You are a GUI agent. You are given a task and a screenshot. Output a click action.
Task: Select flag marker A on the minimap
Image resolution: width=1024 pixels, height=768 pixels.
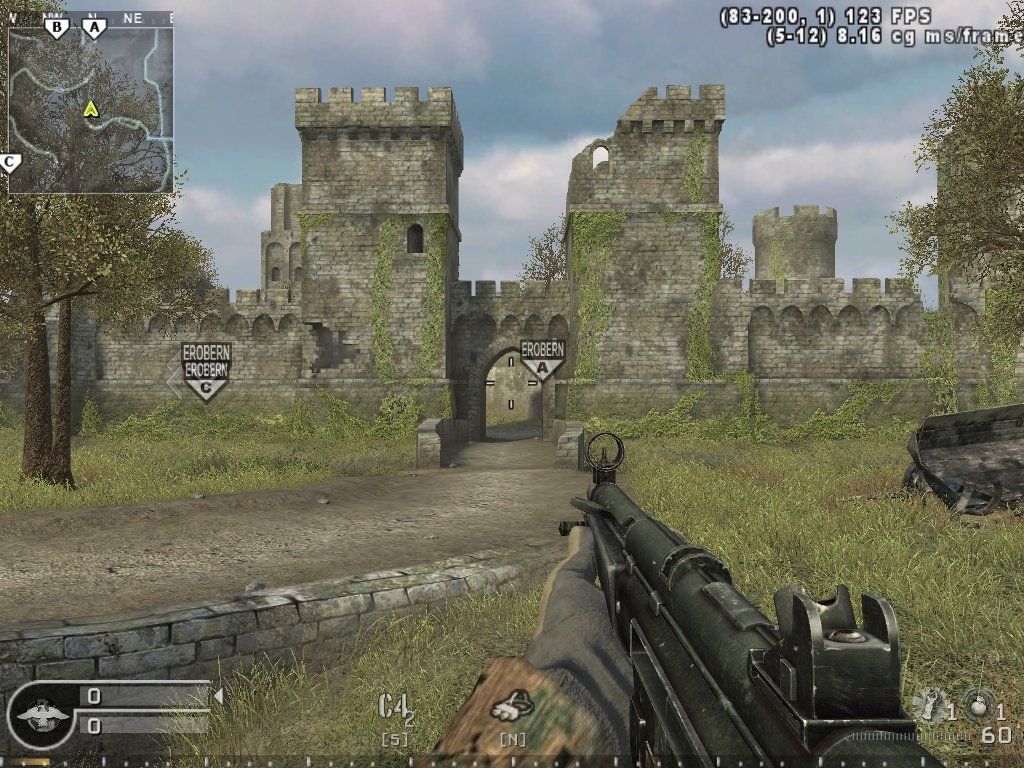(95, 28)
